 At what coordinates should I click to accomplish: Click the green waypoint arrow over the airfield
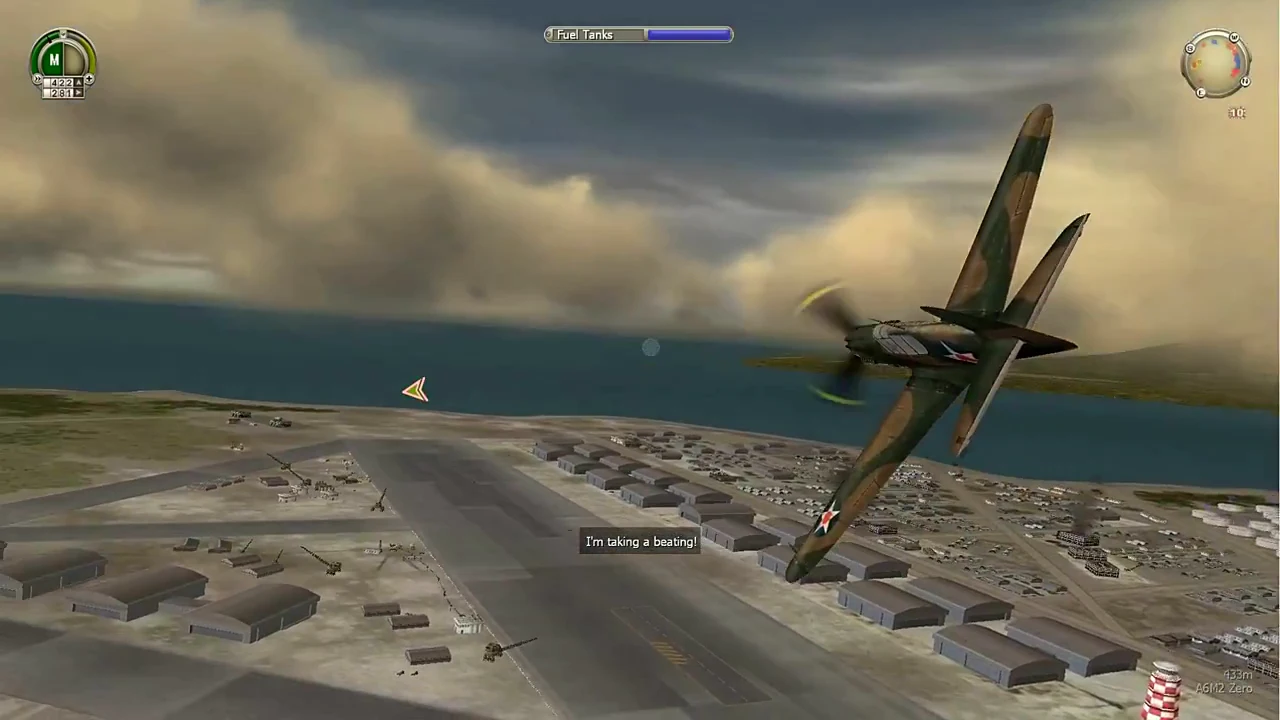click(x=416, y=390)
